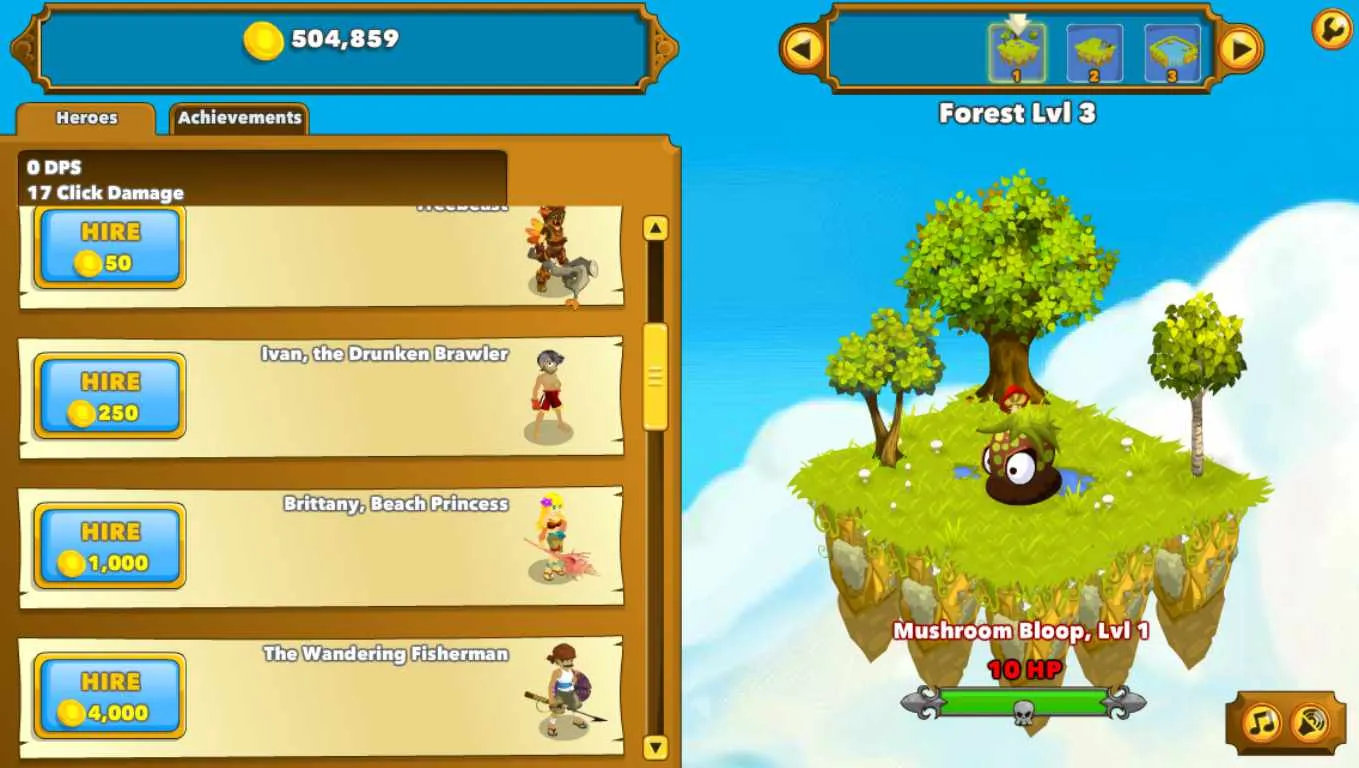Mute the game music
This screenshot has height=768, width=1359.
[x=1262, y=720]
